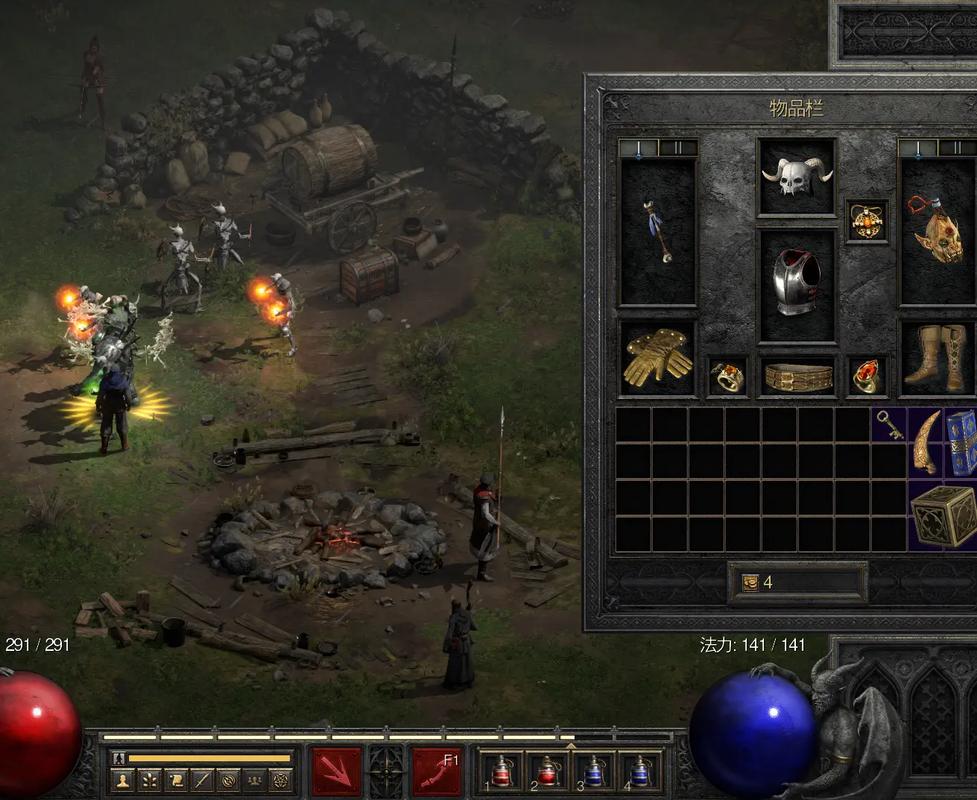Click the equipped wand weapon slot
This screenshot has height=800, width=977.
click(x=657, y=232)
